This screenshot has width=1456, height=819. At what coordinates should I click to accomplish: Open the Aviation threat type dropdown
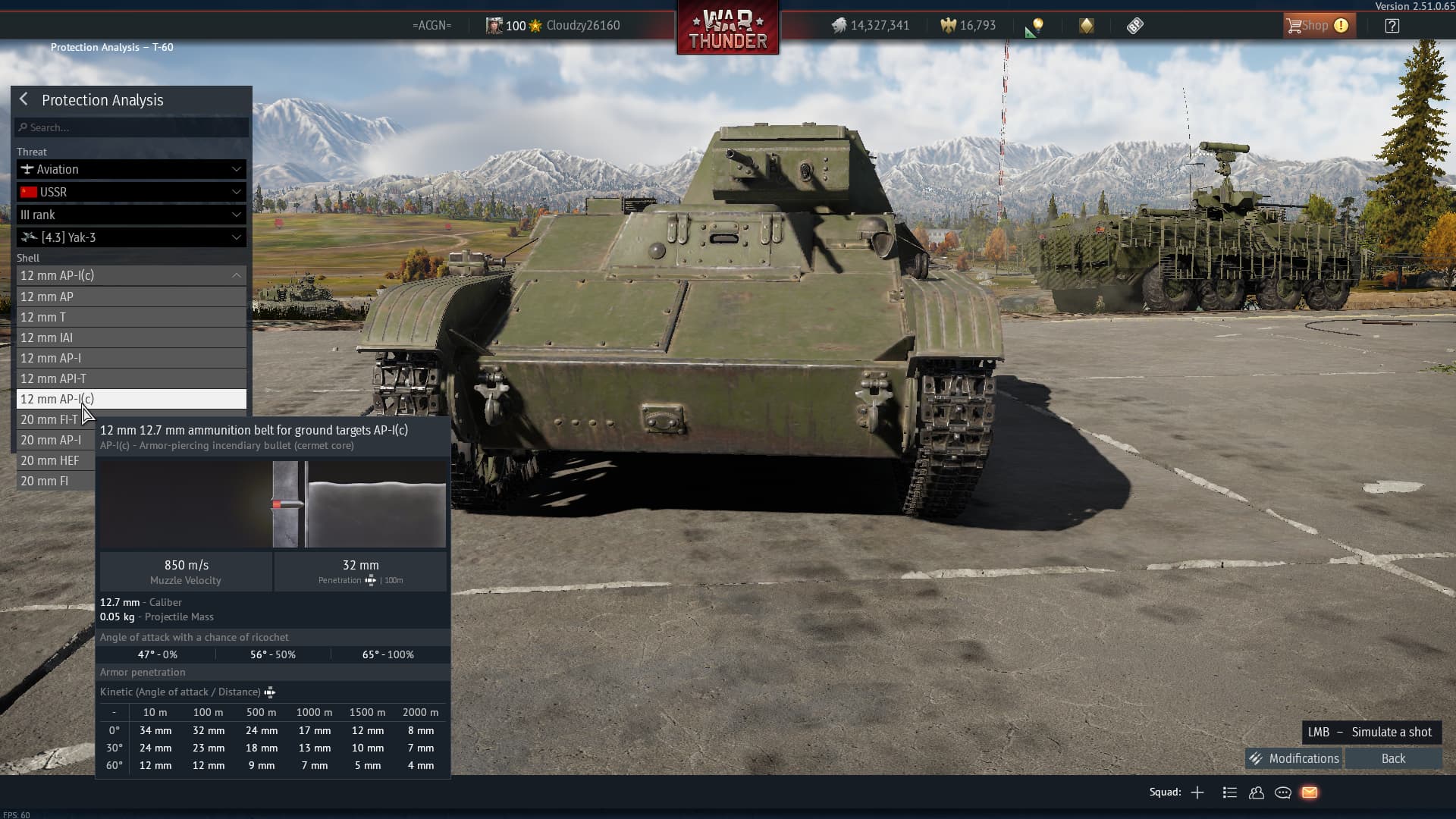coord(131,169)
